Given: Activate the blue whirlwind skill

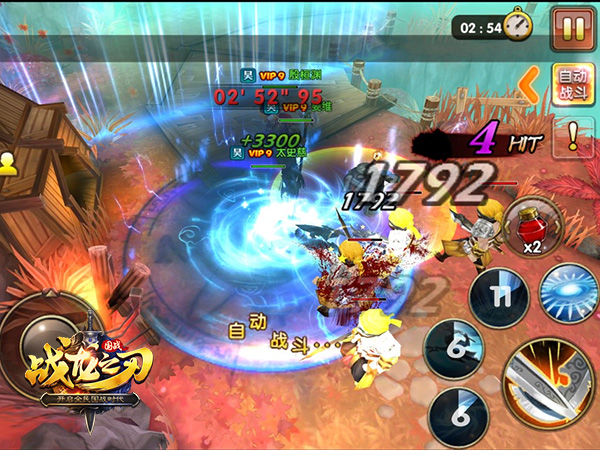Looking at the screenshot, I should (x=568, y=292).
